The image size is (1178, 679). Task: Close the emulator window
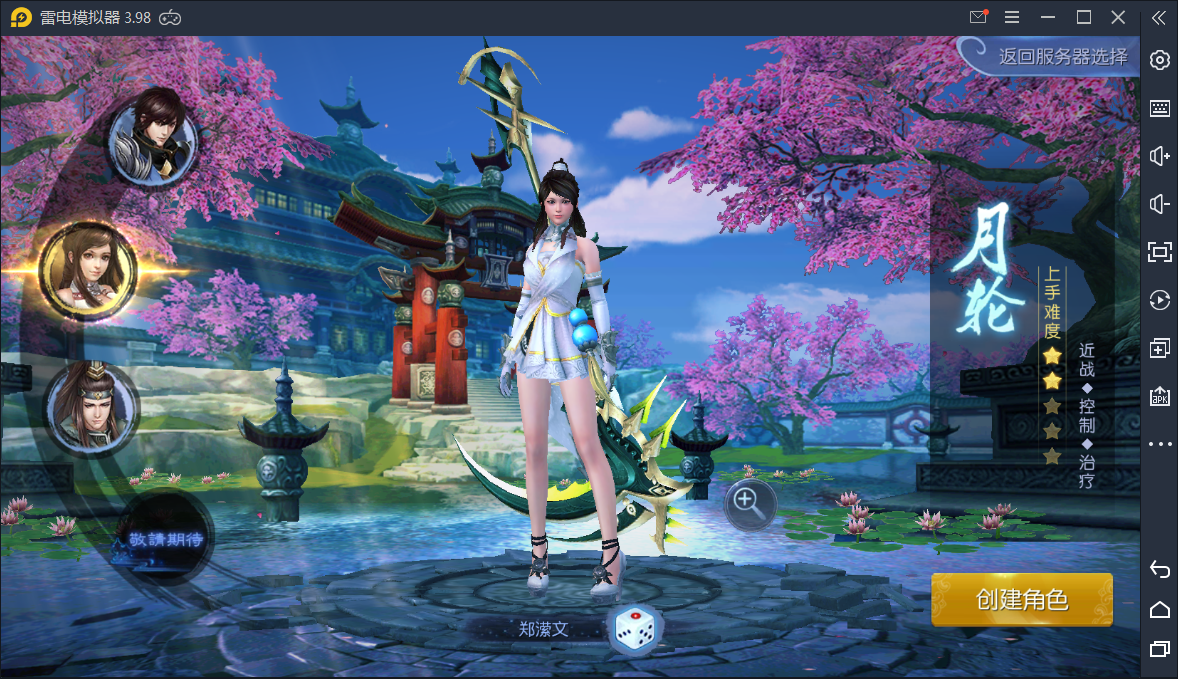1118,17
